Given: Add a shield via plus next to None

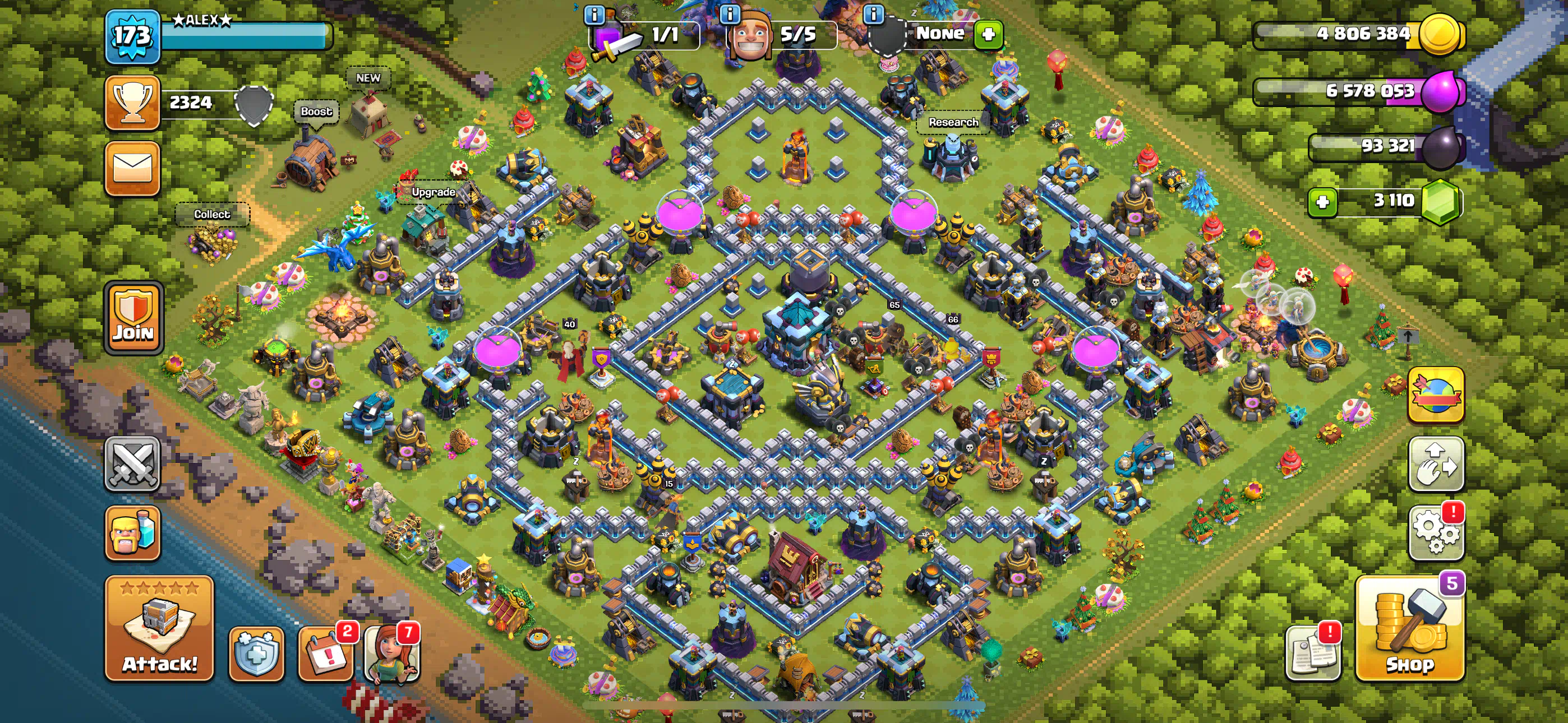Looking at the screenshot, I should point(988,34).
